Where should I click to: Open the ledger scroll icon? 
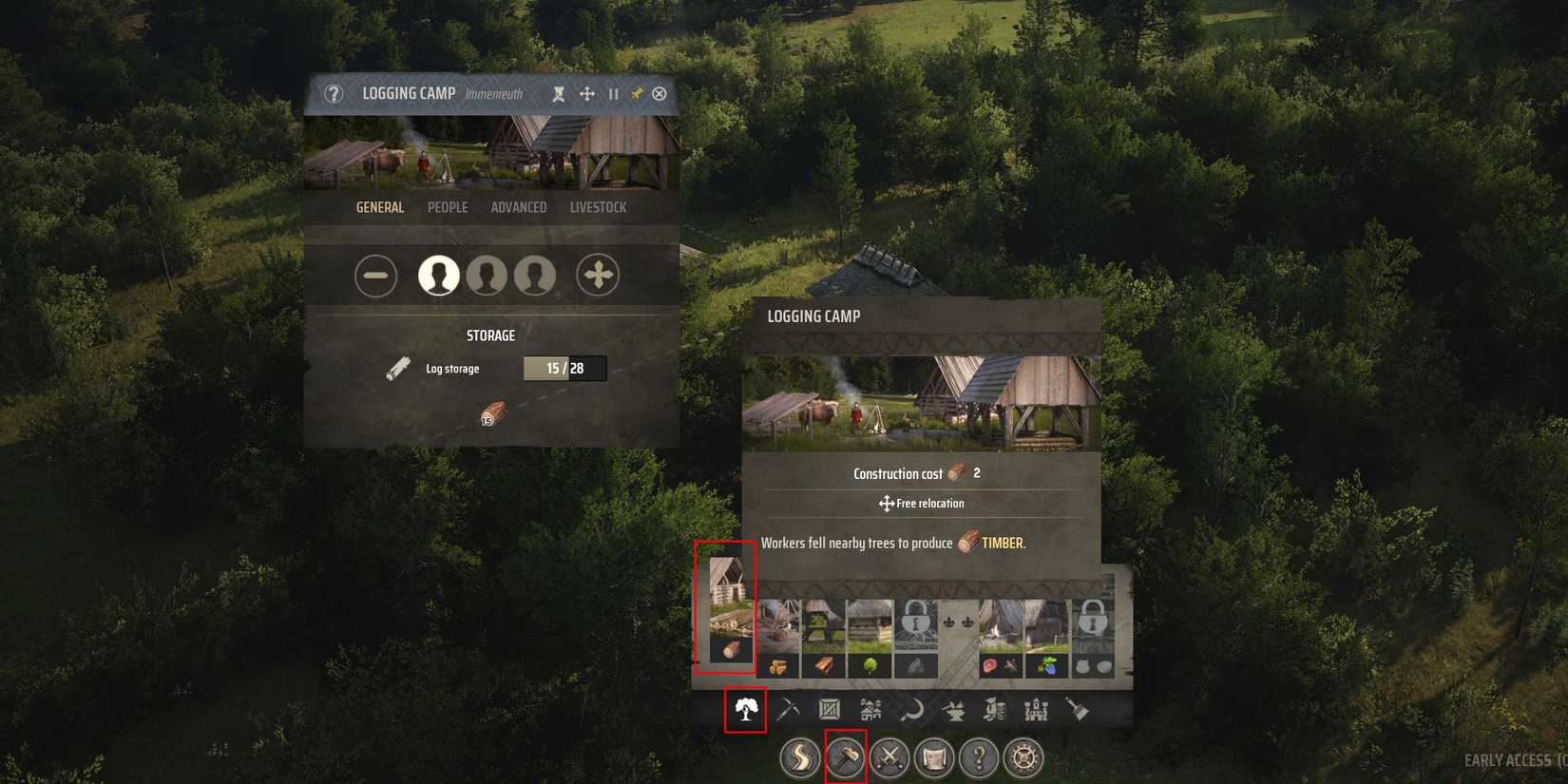[x=935, y=758]
